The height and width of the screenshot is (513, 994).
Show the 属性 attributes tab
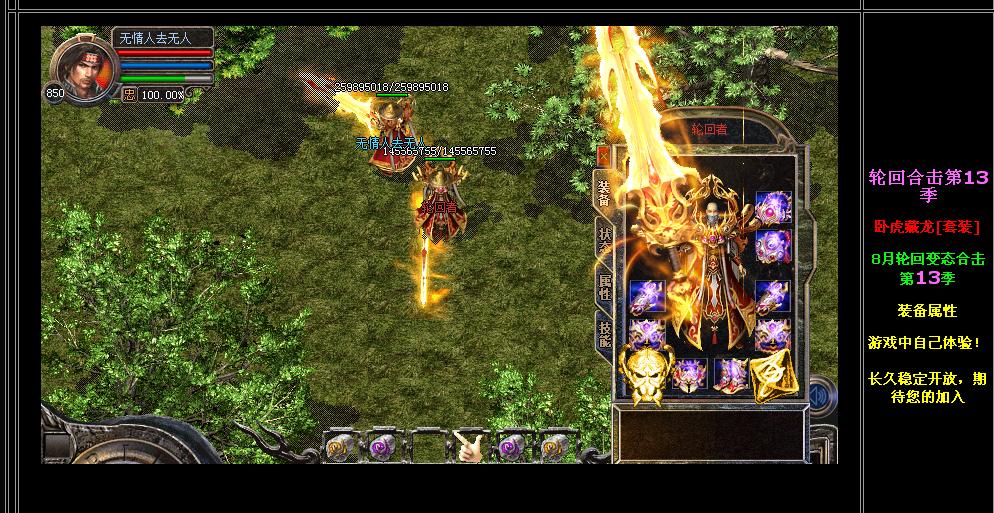coord(604,288)
